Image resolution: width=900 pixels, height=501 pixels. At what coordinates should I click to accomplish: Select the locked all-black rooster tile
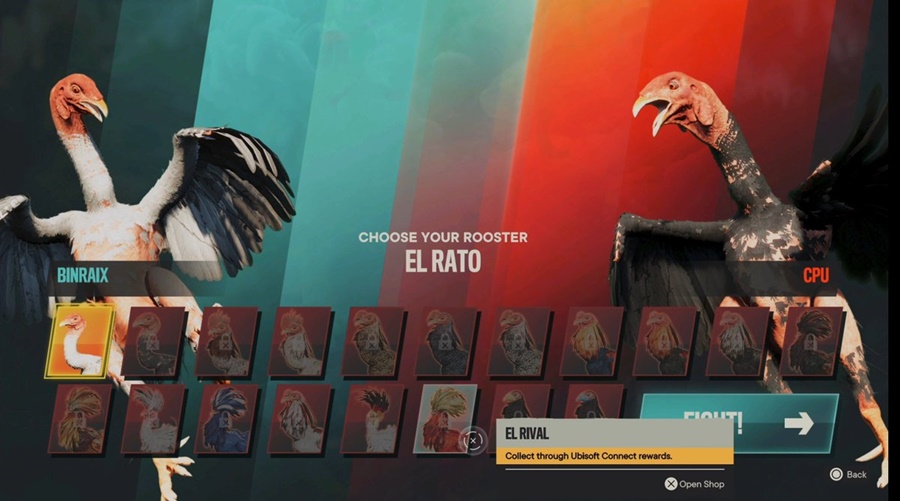812,341
